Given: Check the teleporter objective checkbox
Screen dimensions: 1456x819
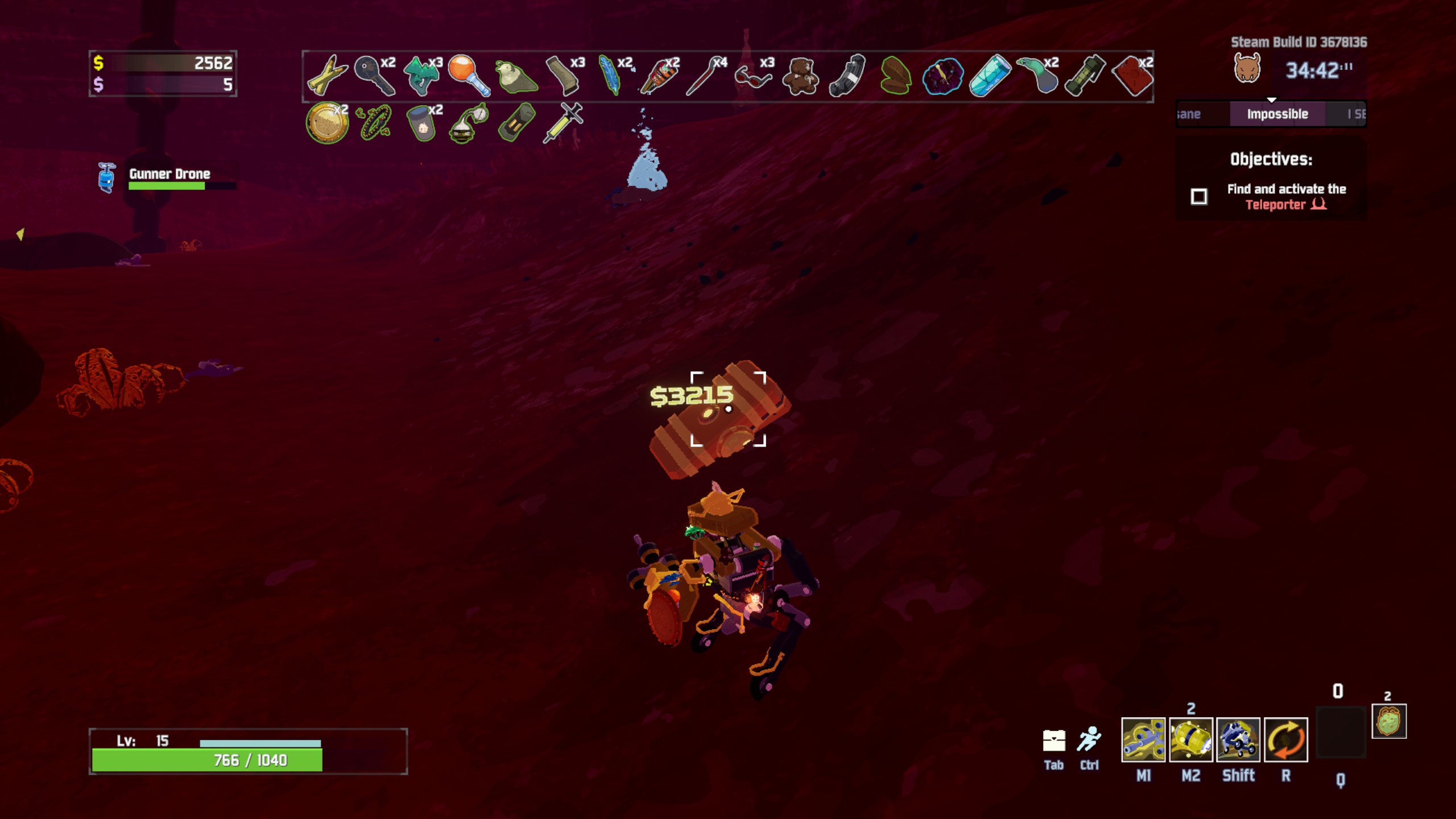Looking at the screenshot, I should pyautogui.click(x=1199, y=196).
